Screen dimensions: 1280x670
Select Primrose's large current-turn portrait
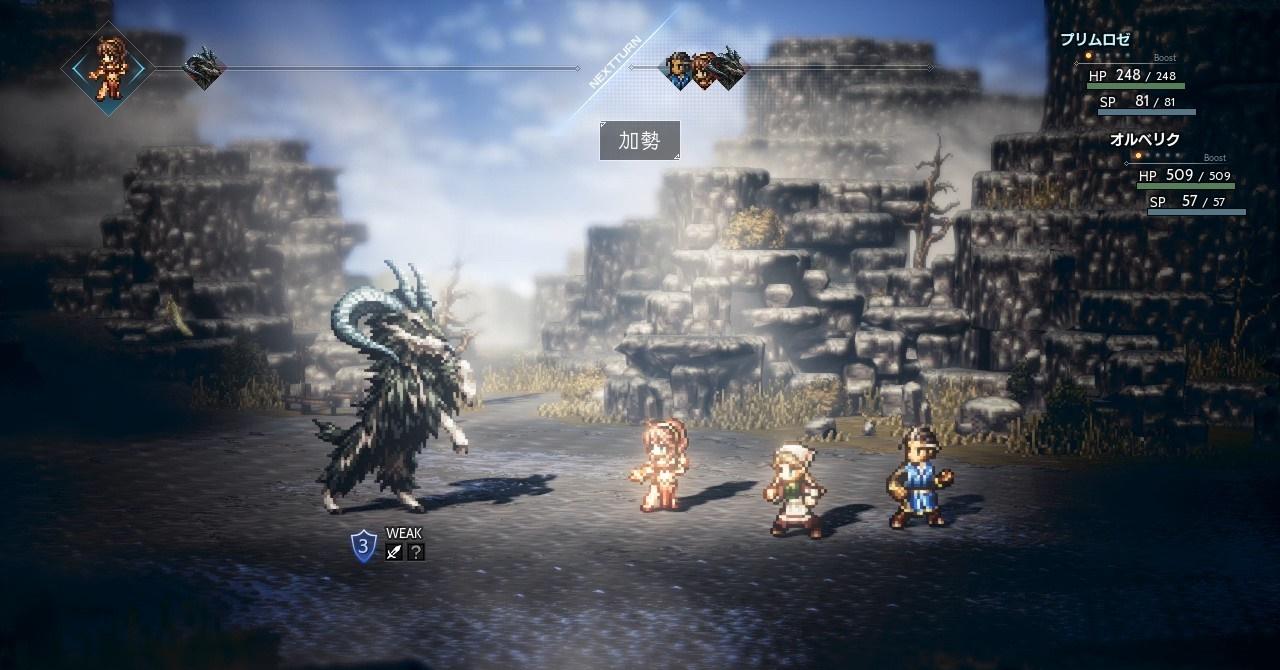[x=106, y=68]
